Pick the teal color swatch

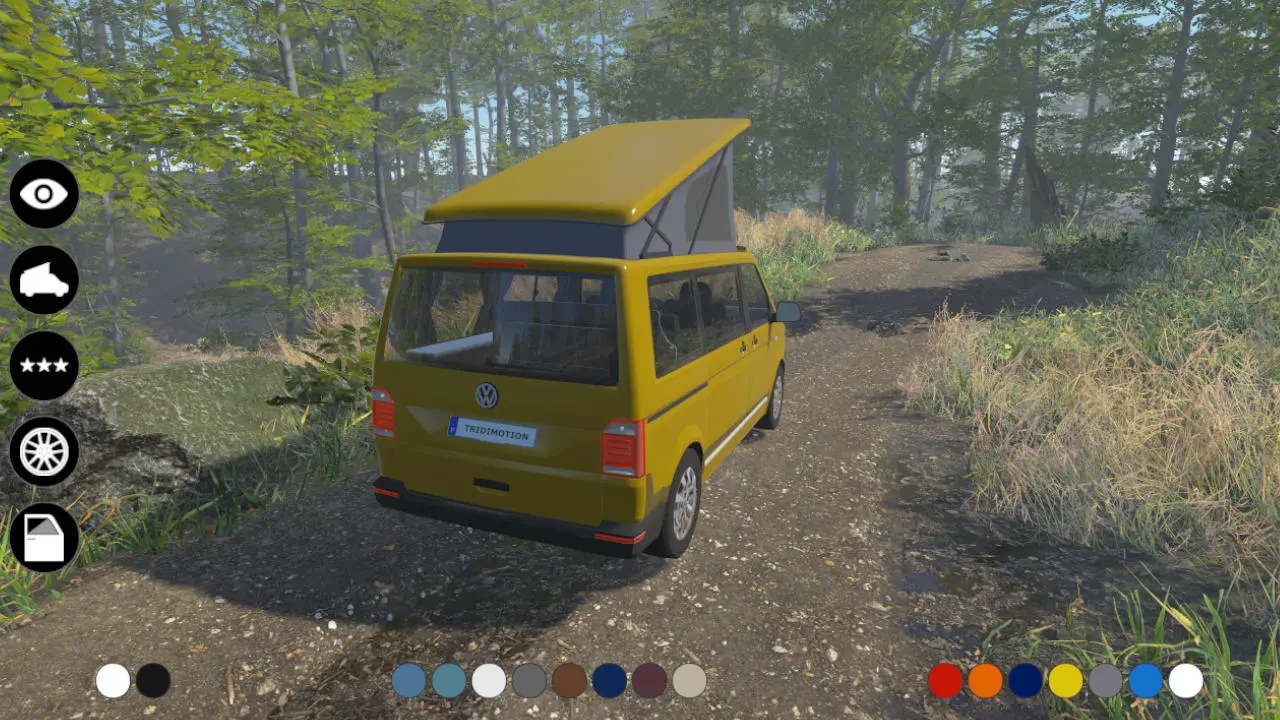pos(449,681)
